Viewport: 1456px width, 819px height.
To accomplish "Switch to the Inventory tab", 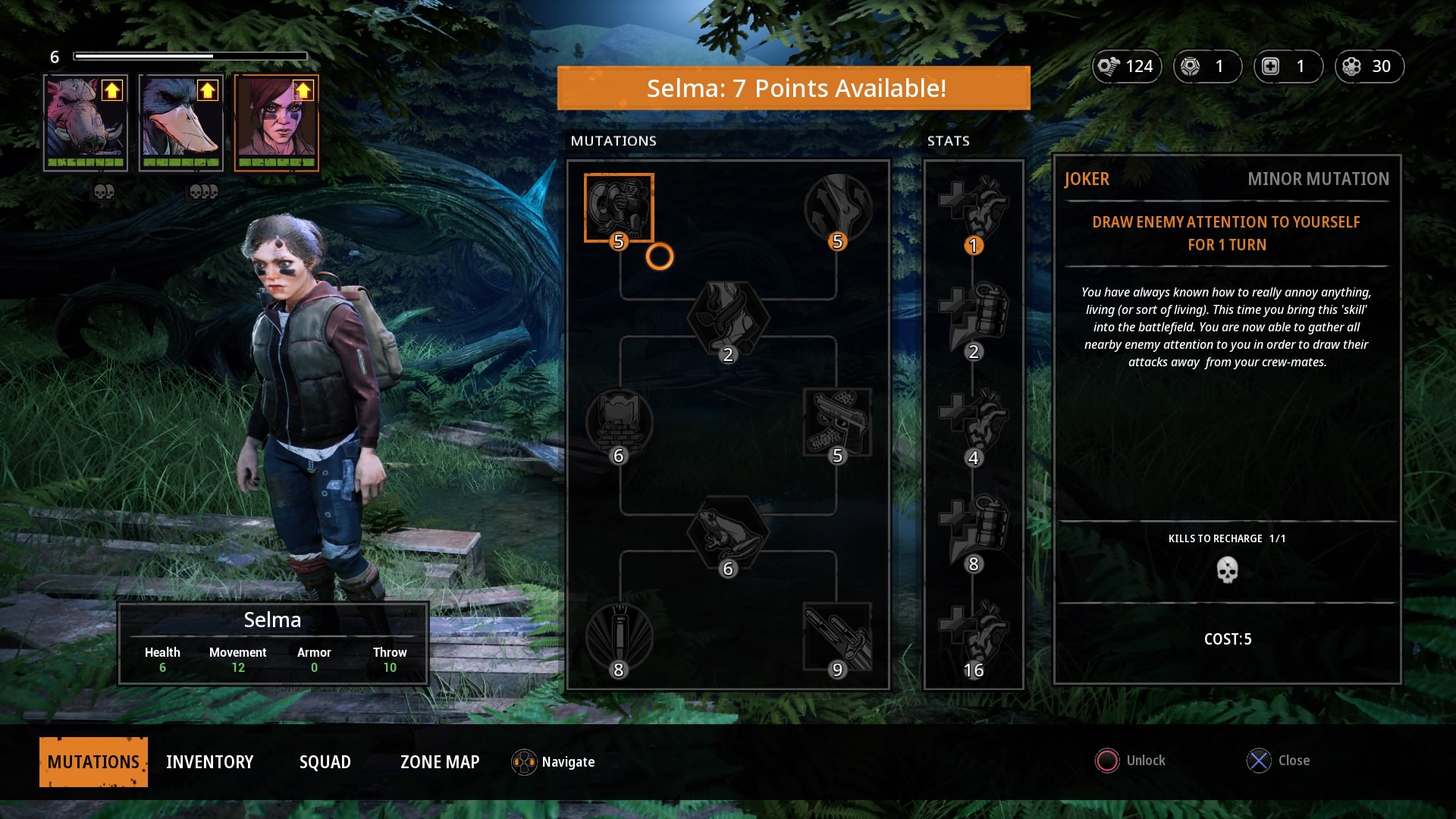I will click(209, 762).
